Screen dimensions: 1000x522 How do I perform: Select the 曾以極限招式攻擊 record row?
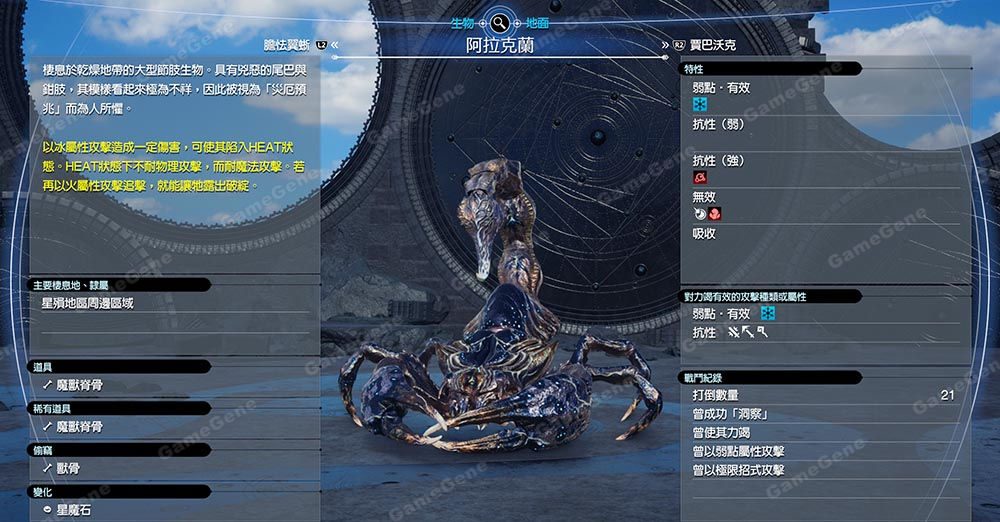[822, 470]
